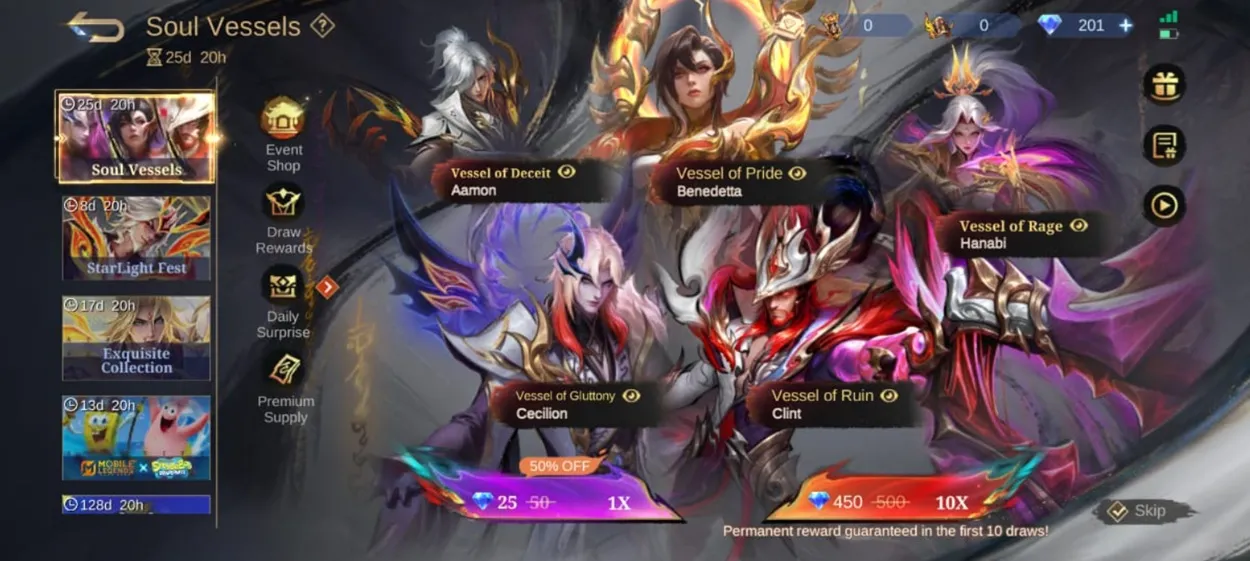The height and width of the screenshot is (561, 1250).
Task: Toggle the Skip animation option
Action: pyautogui.click(x=1142, y=511)
